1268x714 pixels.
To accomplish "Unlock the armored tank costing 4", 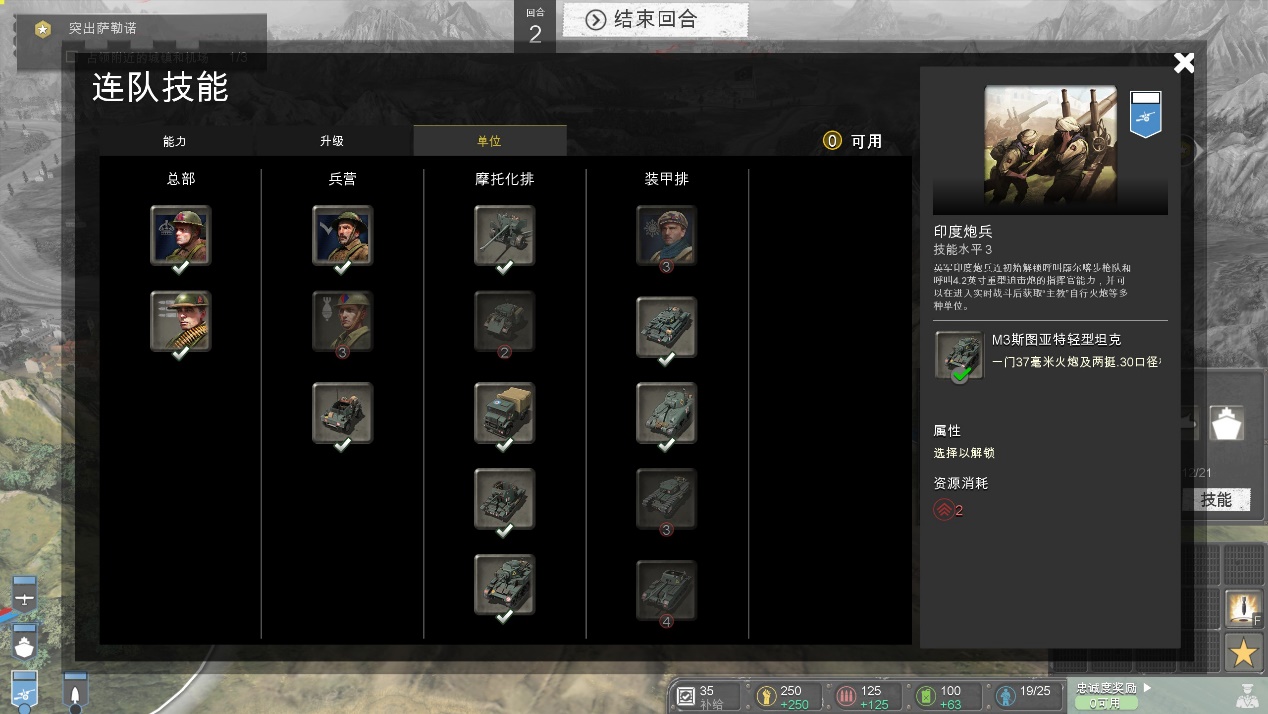I will coord(666,591).
